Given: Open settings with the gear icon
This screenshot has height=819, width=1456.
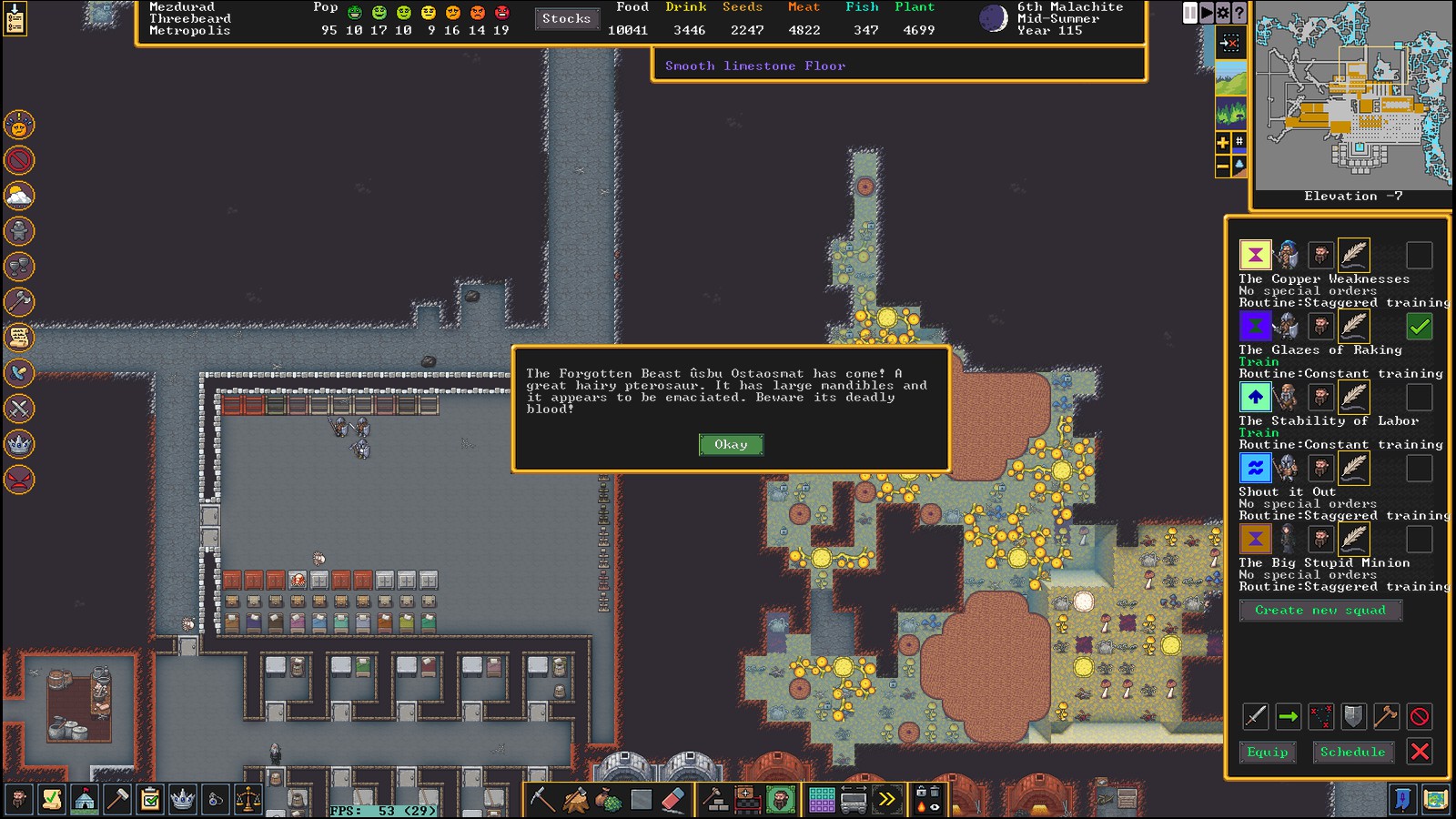Looking at the screenshot, I should point(1222,13).
